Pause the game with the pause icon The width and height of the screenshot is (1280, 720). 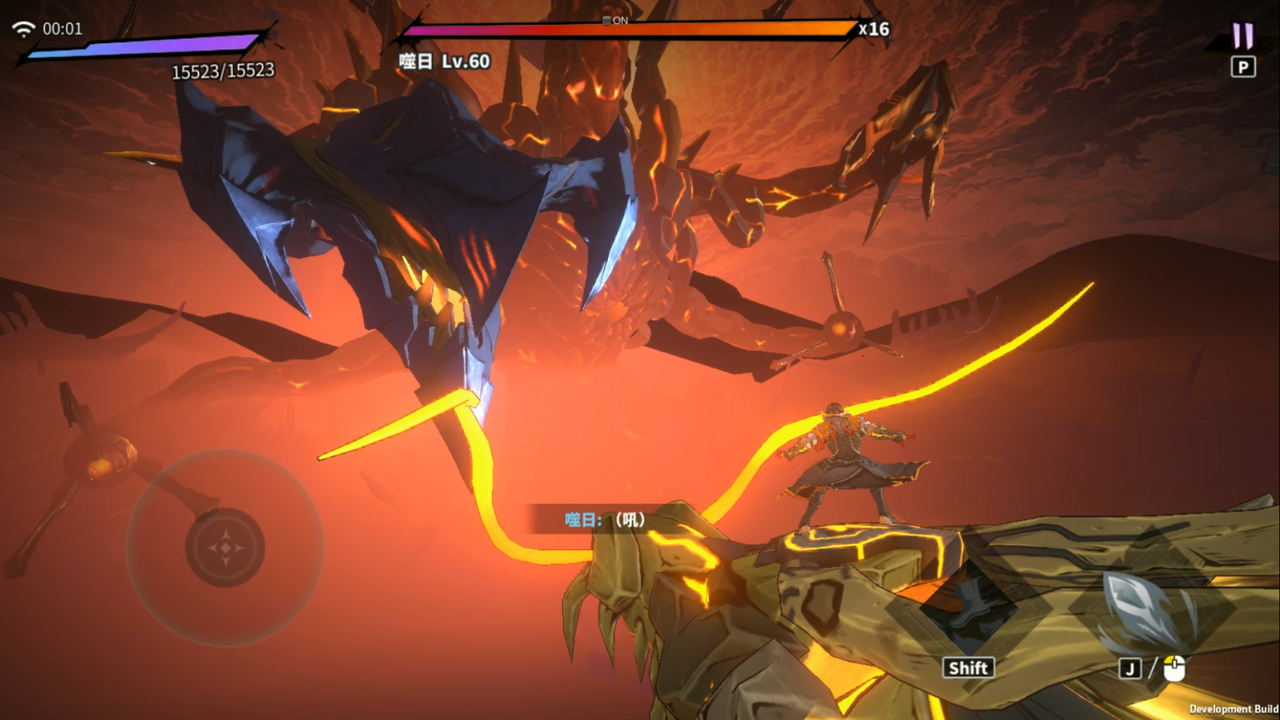coord(1243,36)
